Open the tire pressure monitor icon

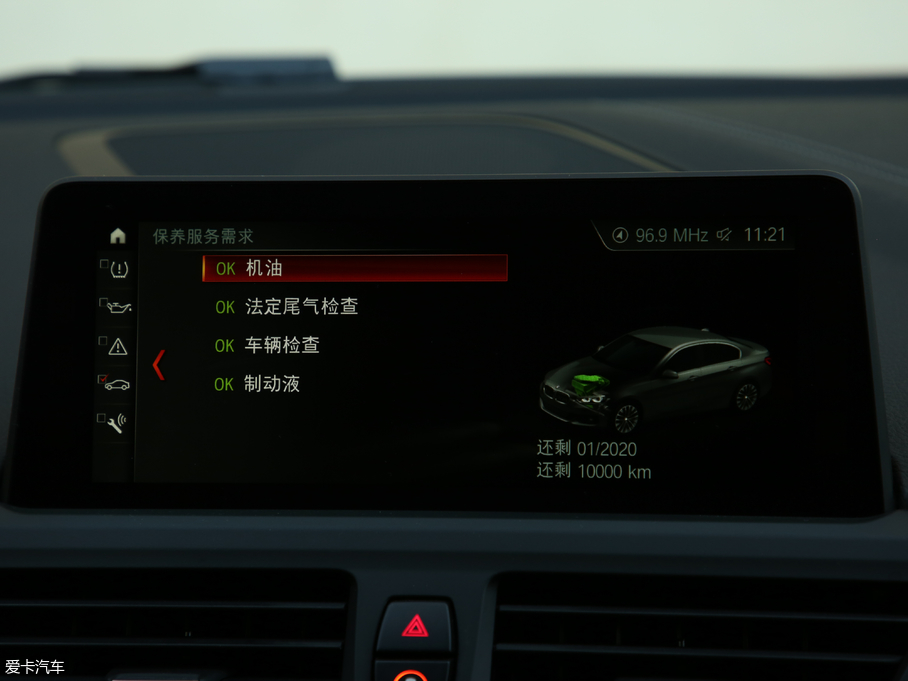(118, 269)
